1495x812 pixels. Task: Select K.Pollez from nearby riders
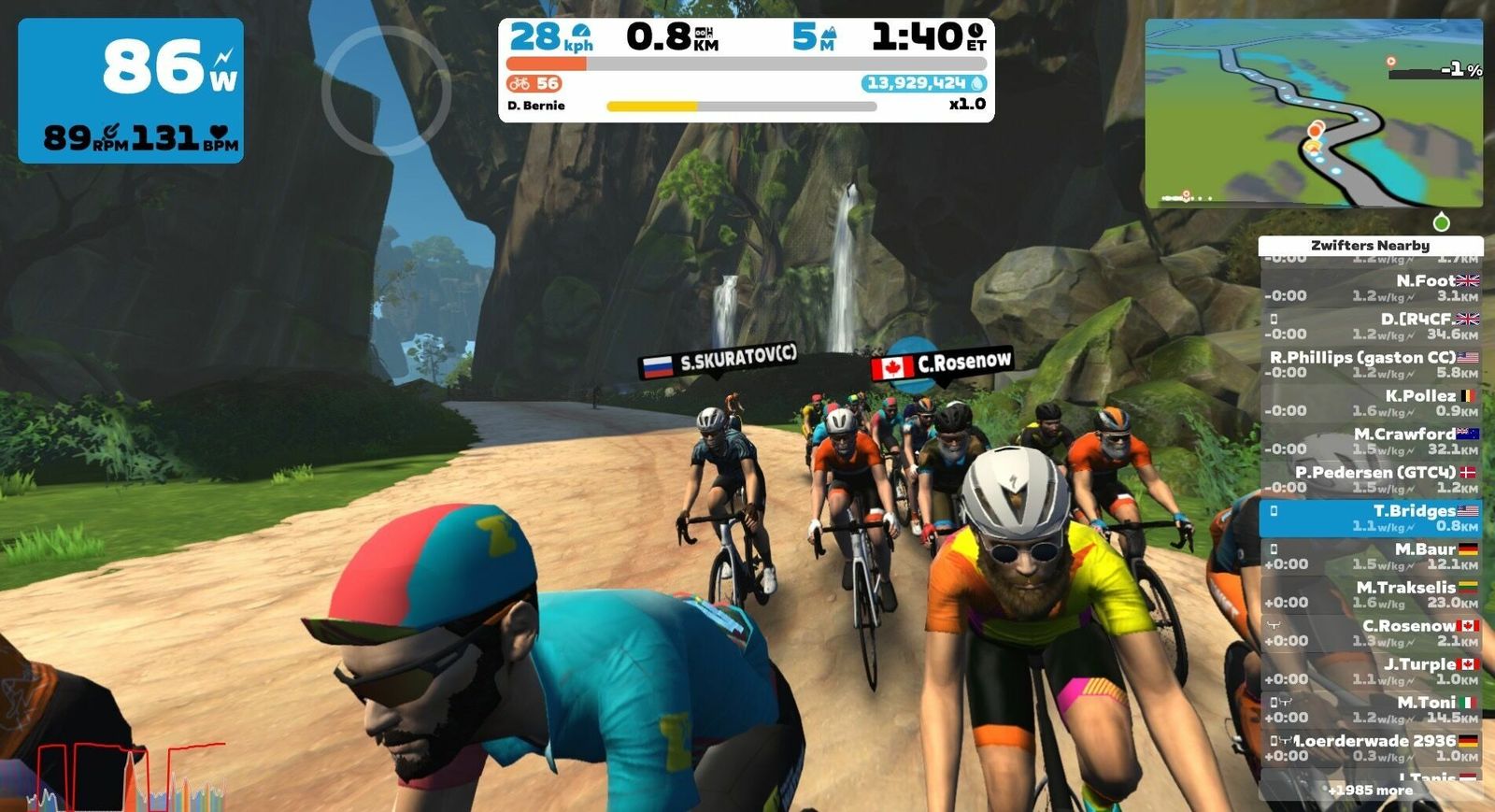1370,403
